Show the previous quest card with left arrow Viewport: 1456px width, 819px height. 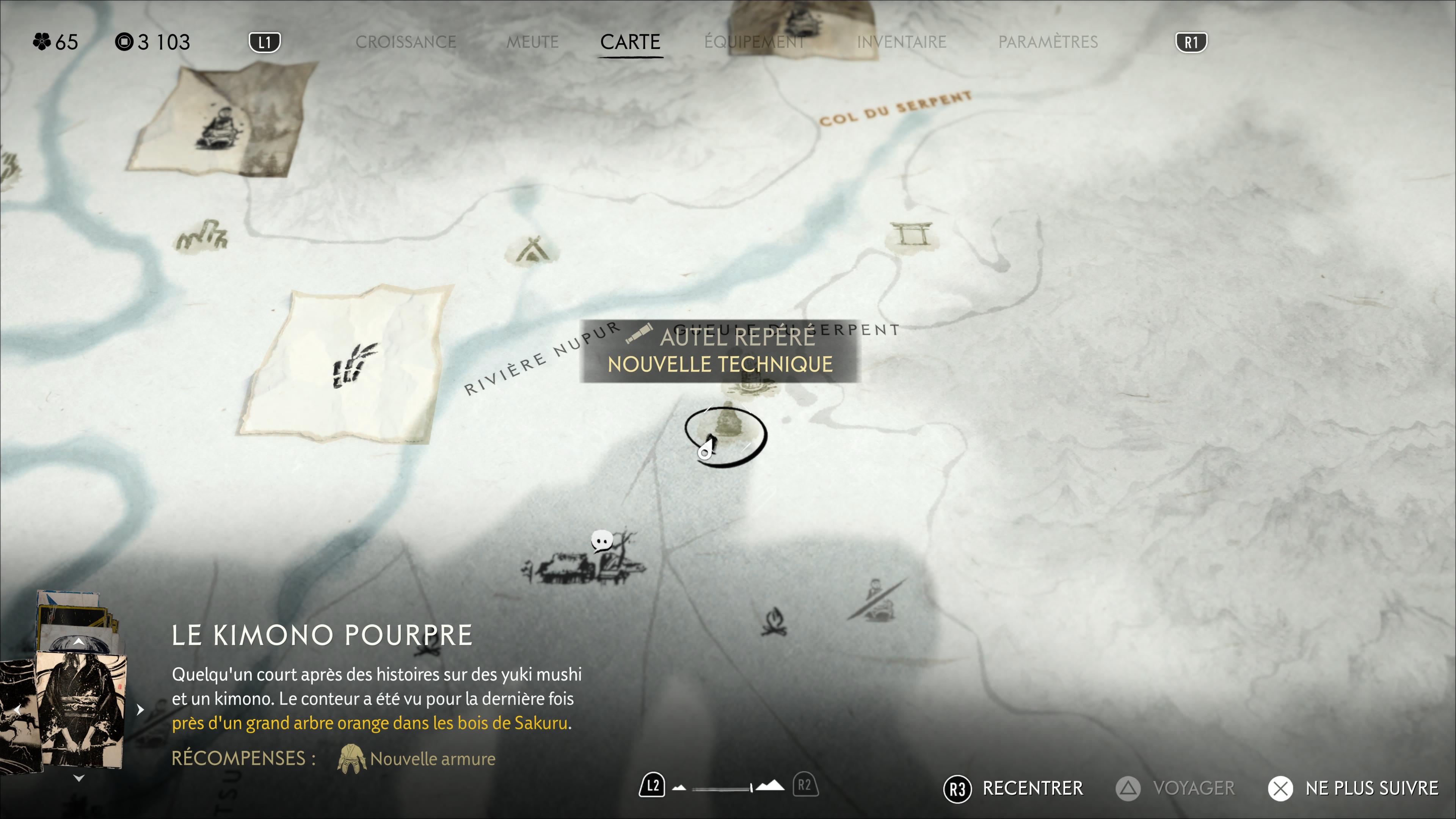coord(18,709)
